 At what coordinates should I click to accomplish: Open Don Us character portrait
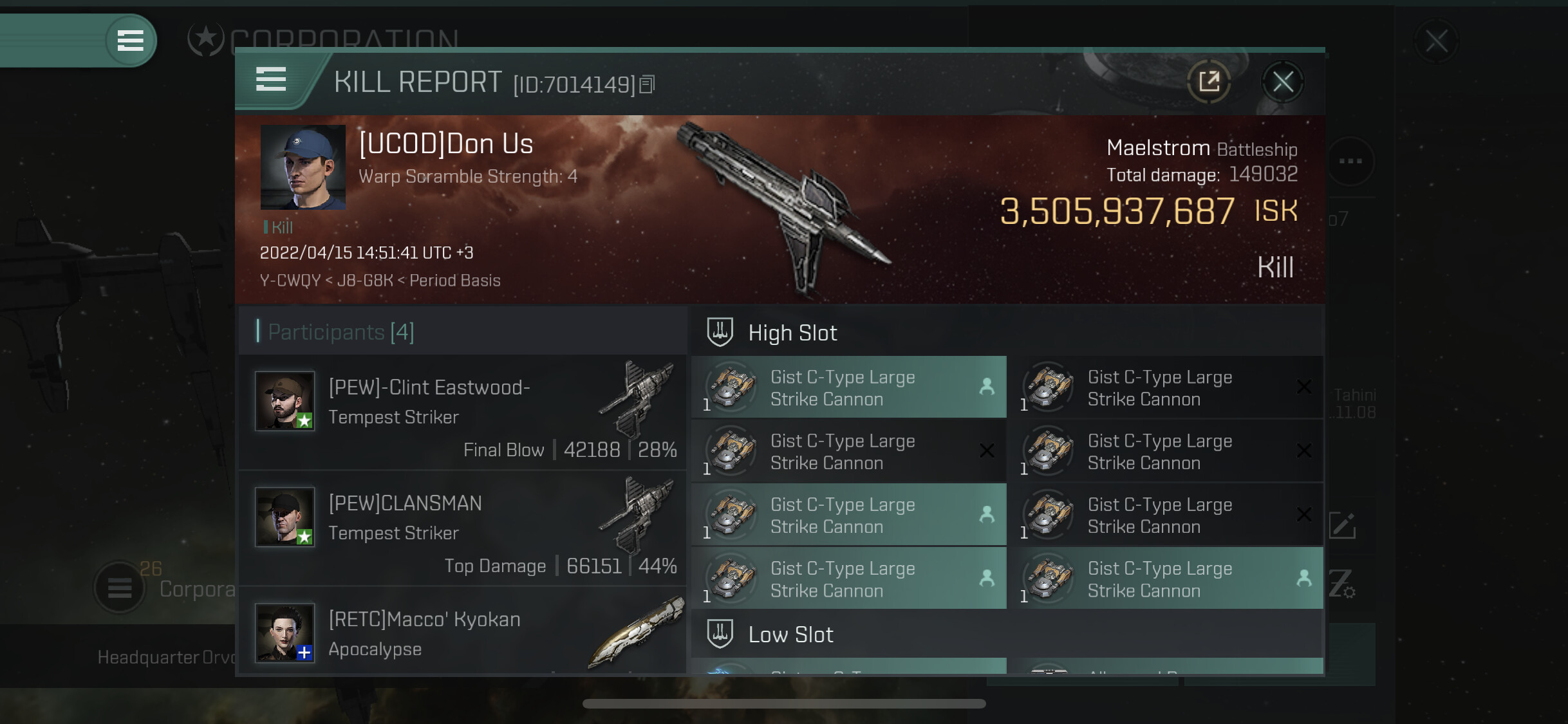point(303,167)
